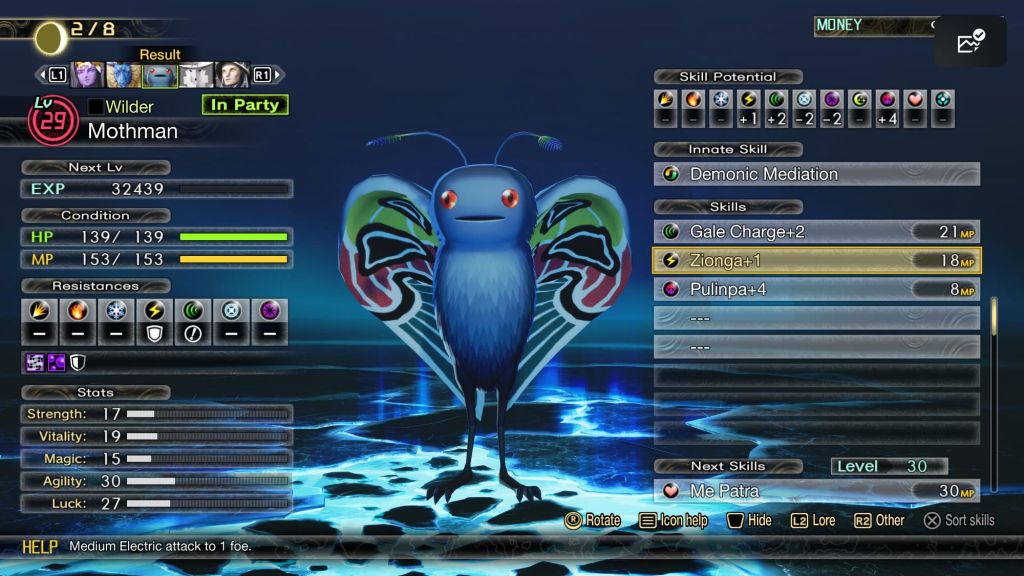
Task: Click the In Party status badge
Action: click(x=244, y=105)
